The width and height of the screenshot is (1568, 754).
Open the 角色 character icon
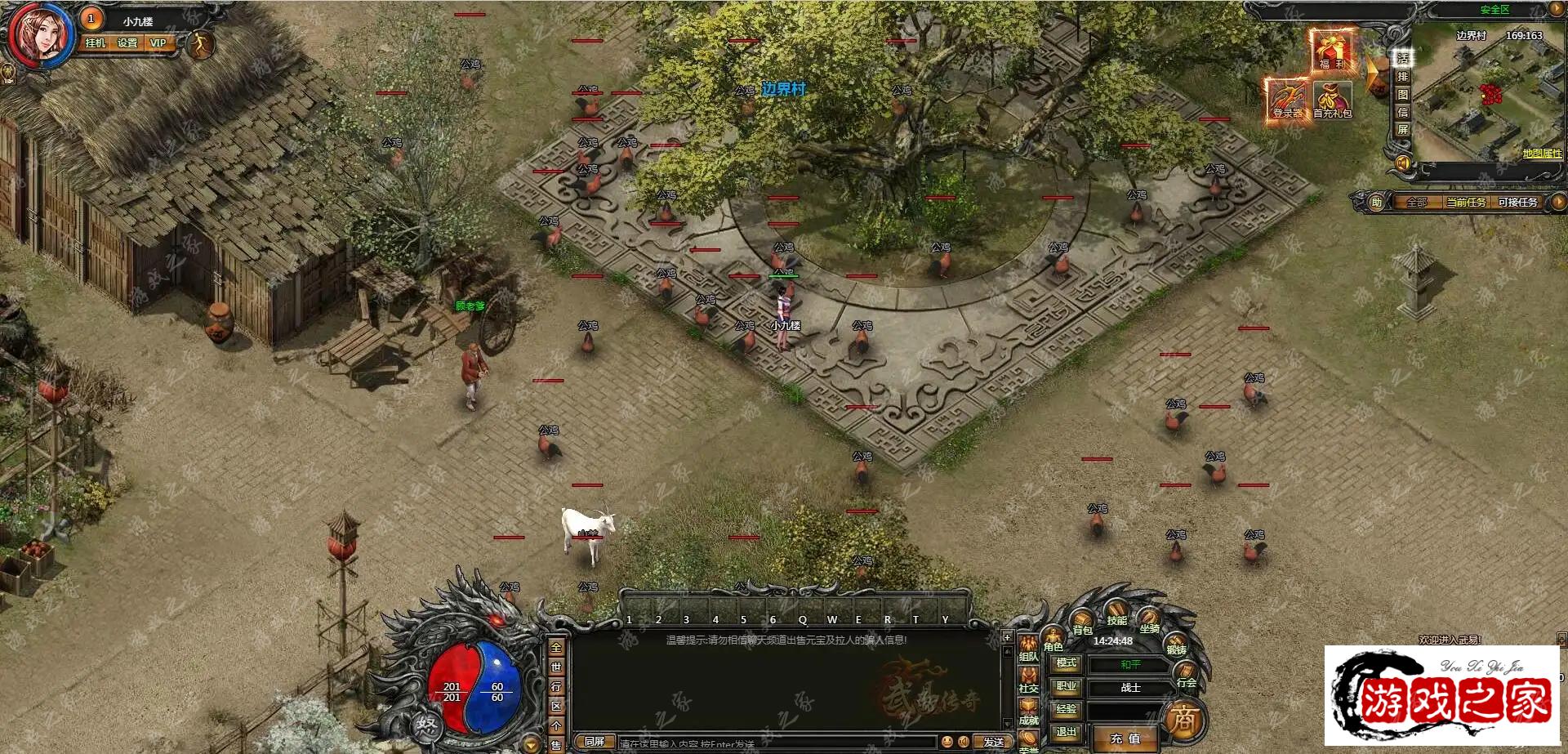[1053, 637]
